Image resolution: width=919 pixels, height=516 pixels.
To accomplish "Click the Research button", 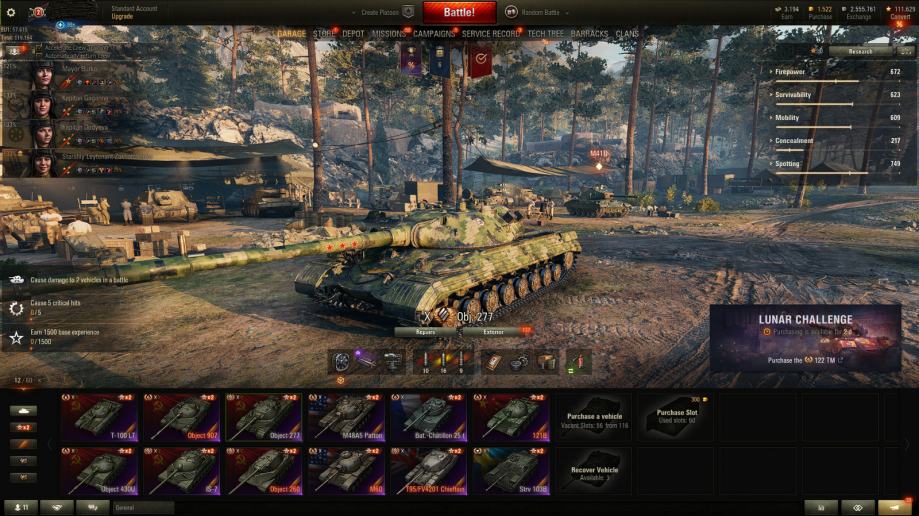I will (x=860, y=51).
